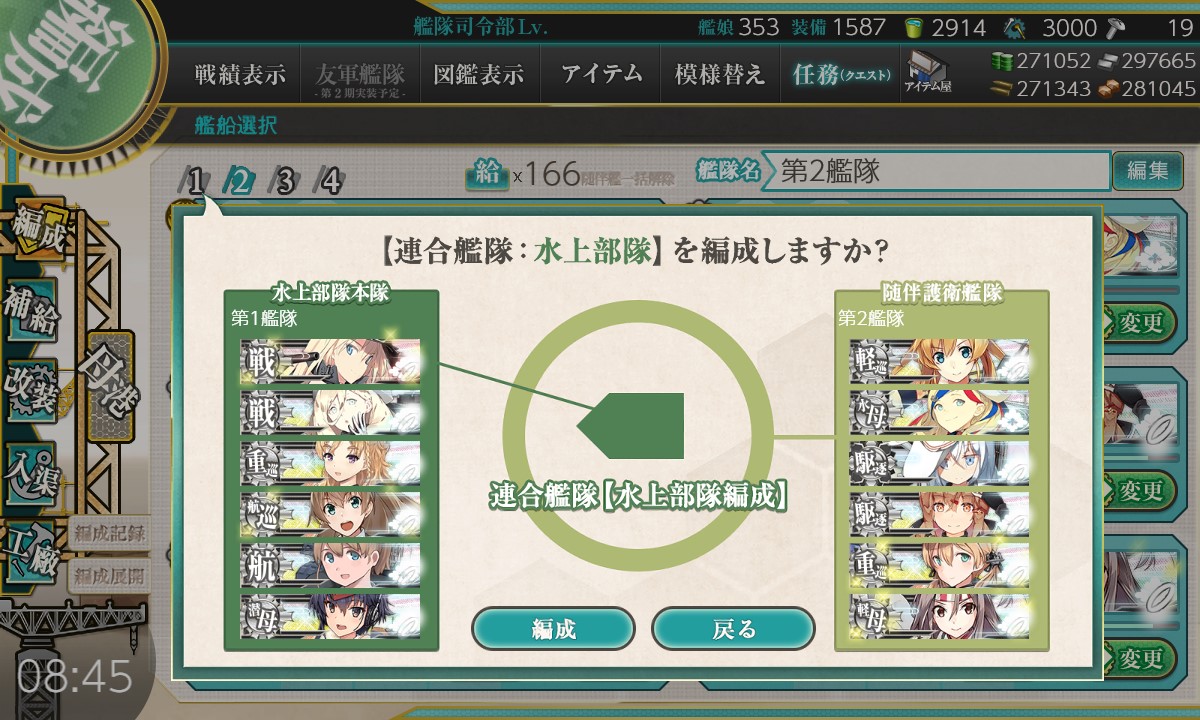
Task: Switch to fleet tab 1
Action: click(x=197, y=181)
